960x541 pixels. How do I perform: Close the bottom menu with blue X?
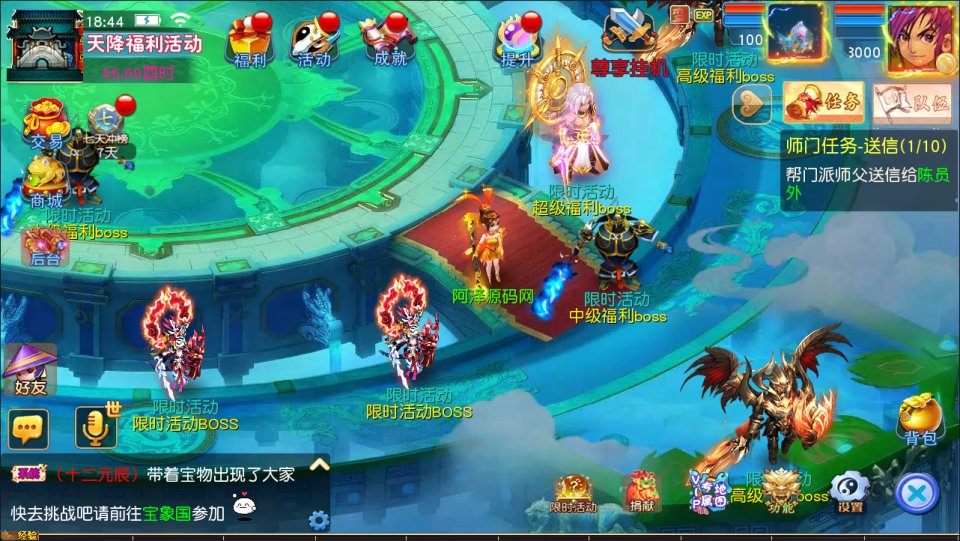tap(916, 492)
